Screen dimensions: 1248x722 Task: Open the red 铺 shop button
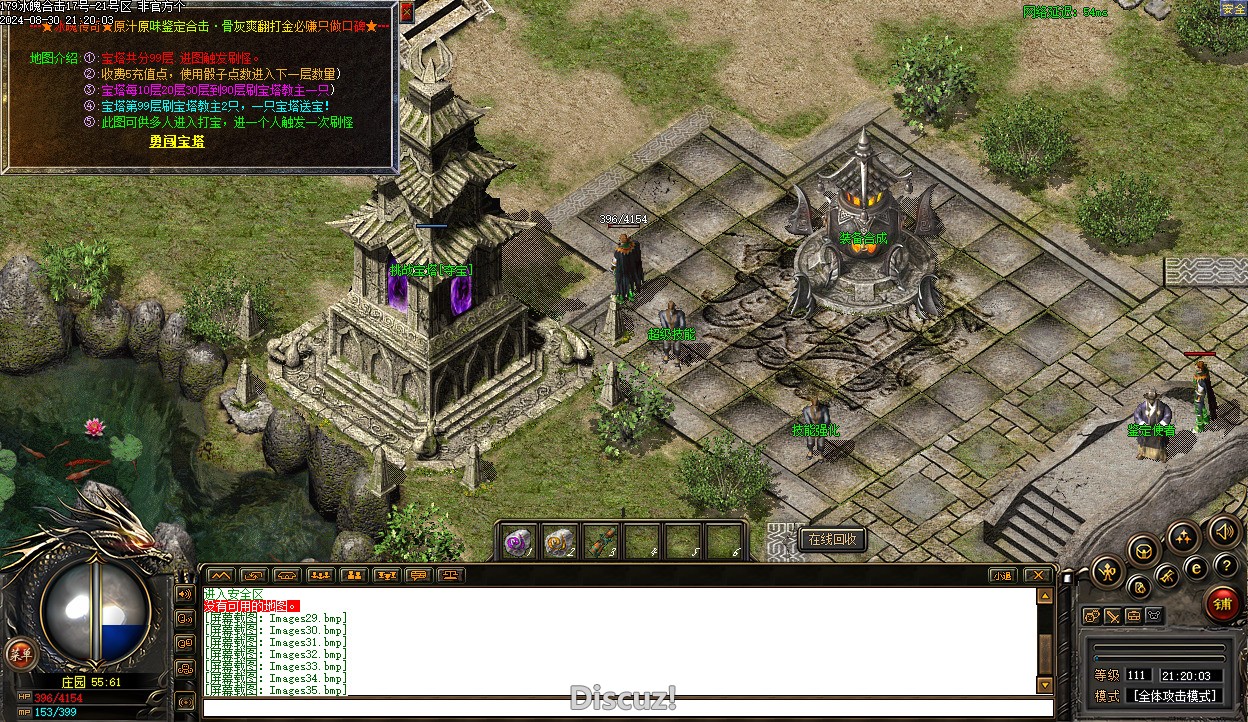point(1222,603)
